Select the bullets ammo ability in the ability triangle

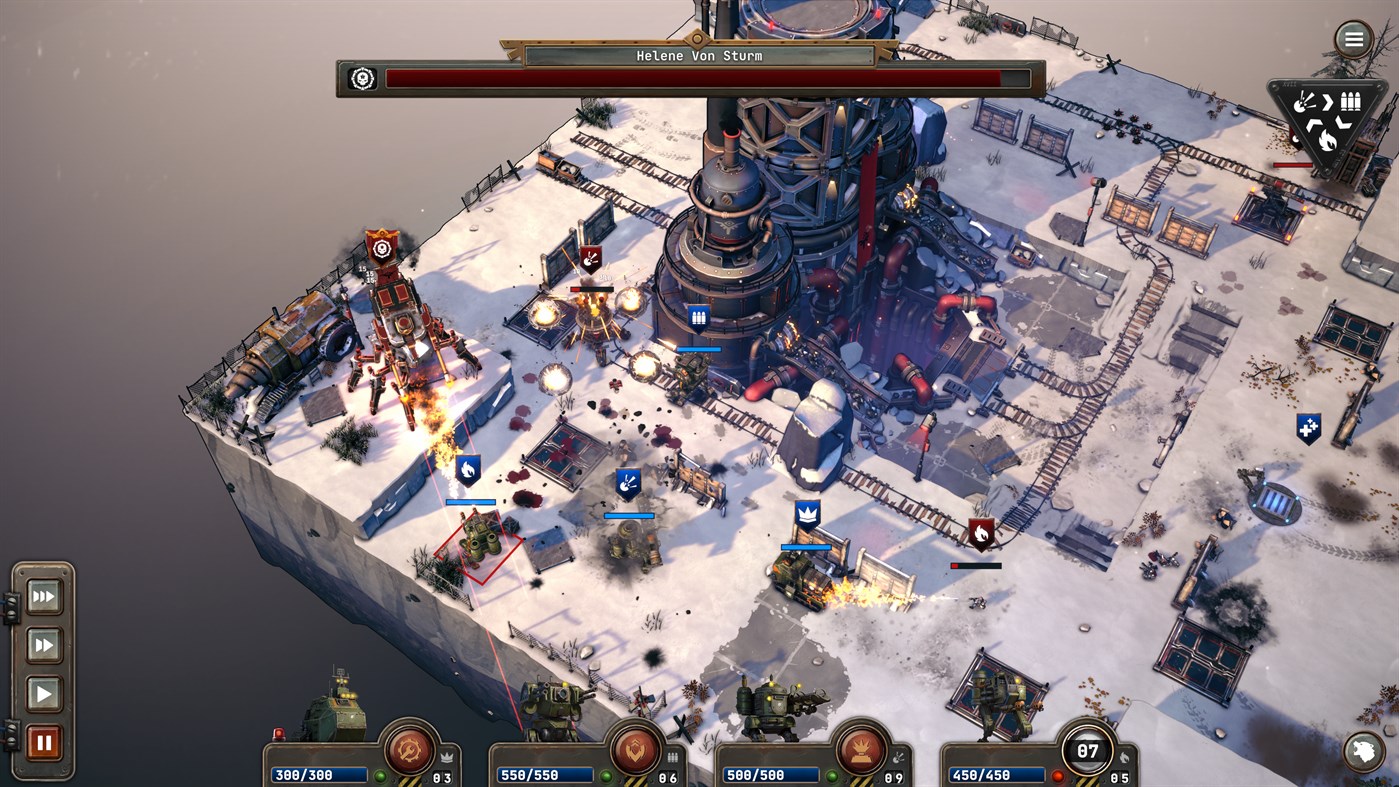point(1351,100)
